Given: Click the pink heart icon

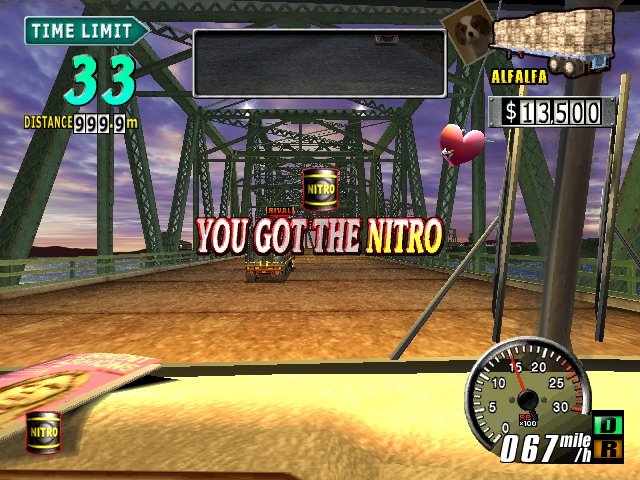Looking at the screenshot, I should click(x=463, y=144).
